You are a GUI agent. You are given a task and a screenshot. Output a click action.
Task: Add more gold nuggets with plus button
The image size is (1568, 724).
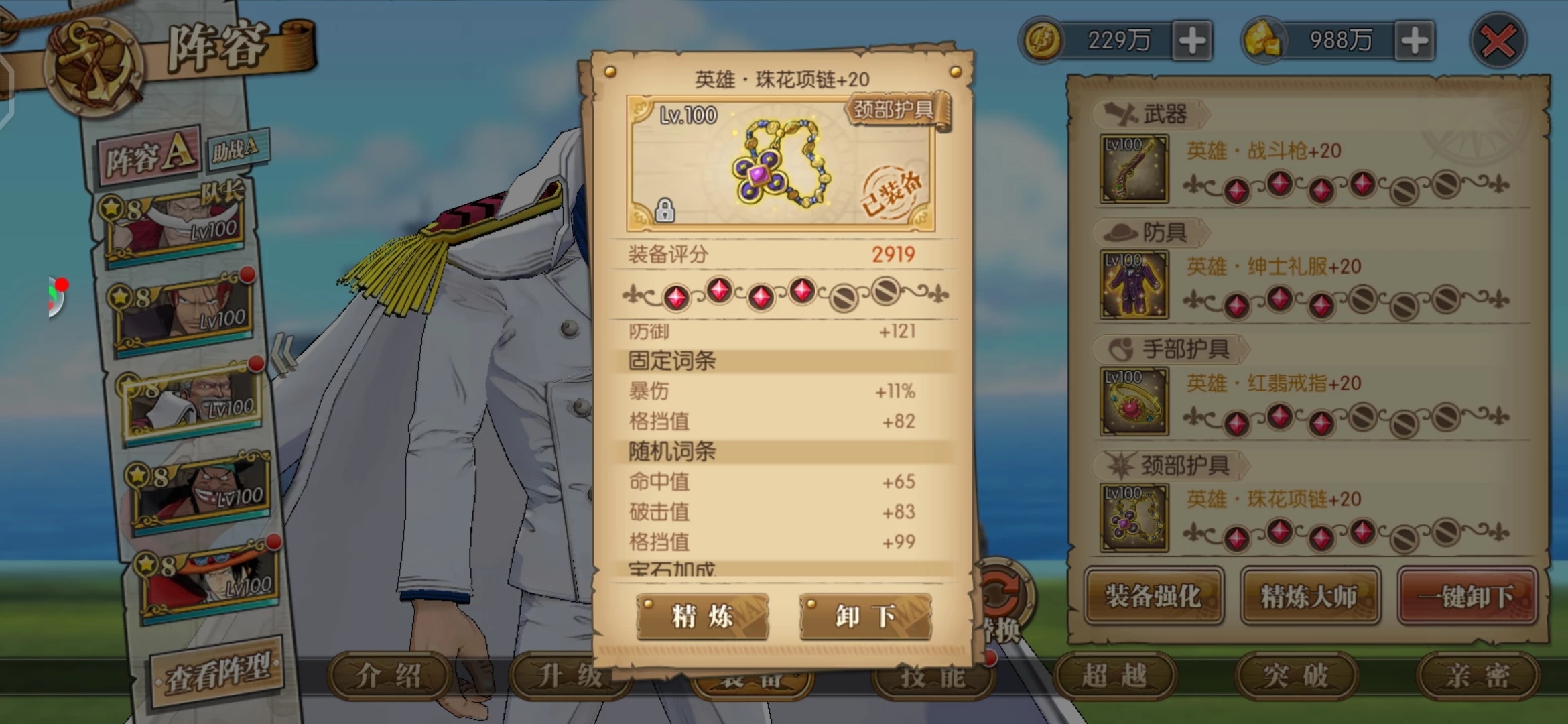point(1414,41)
